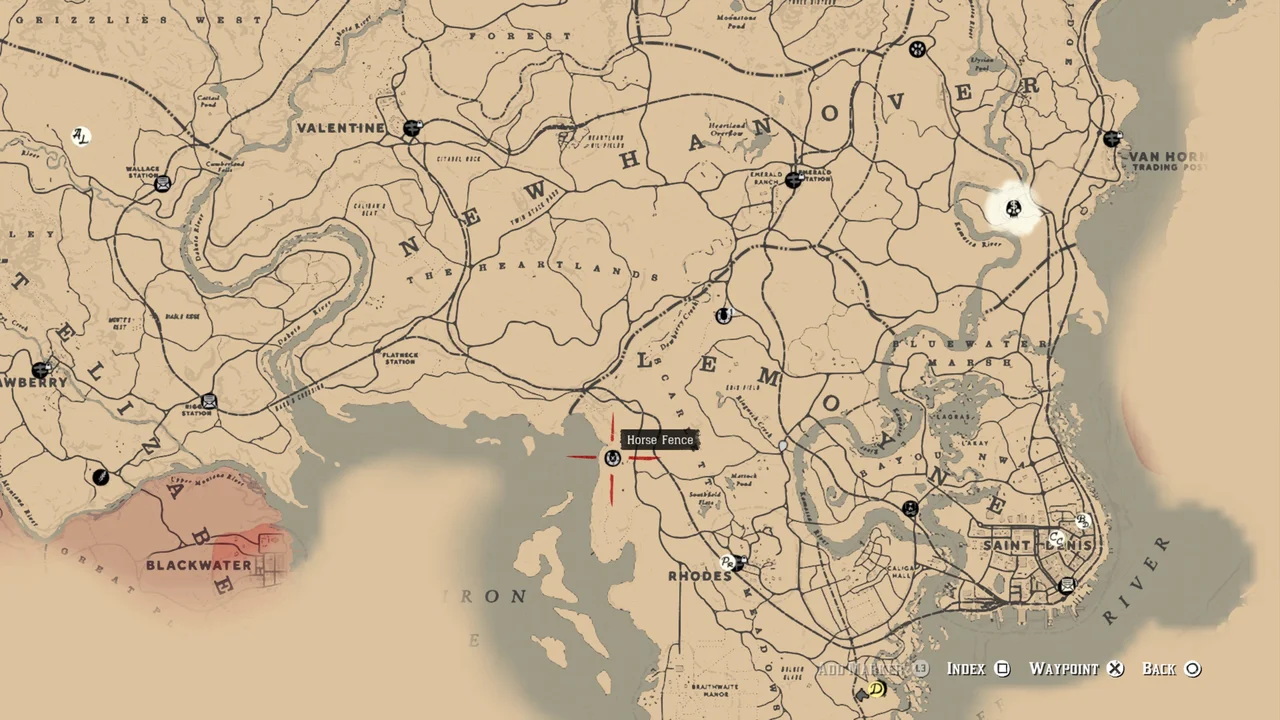Click the white BD shop icon in Saint Denis

click(x=1082, y=521)
